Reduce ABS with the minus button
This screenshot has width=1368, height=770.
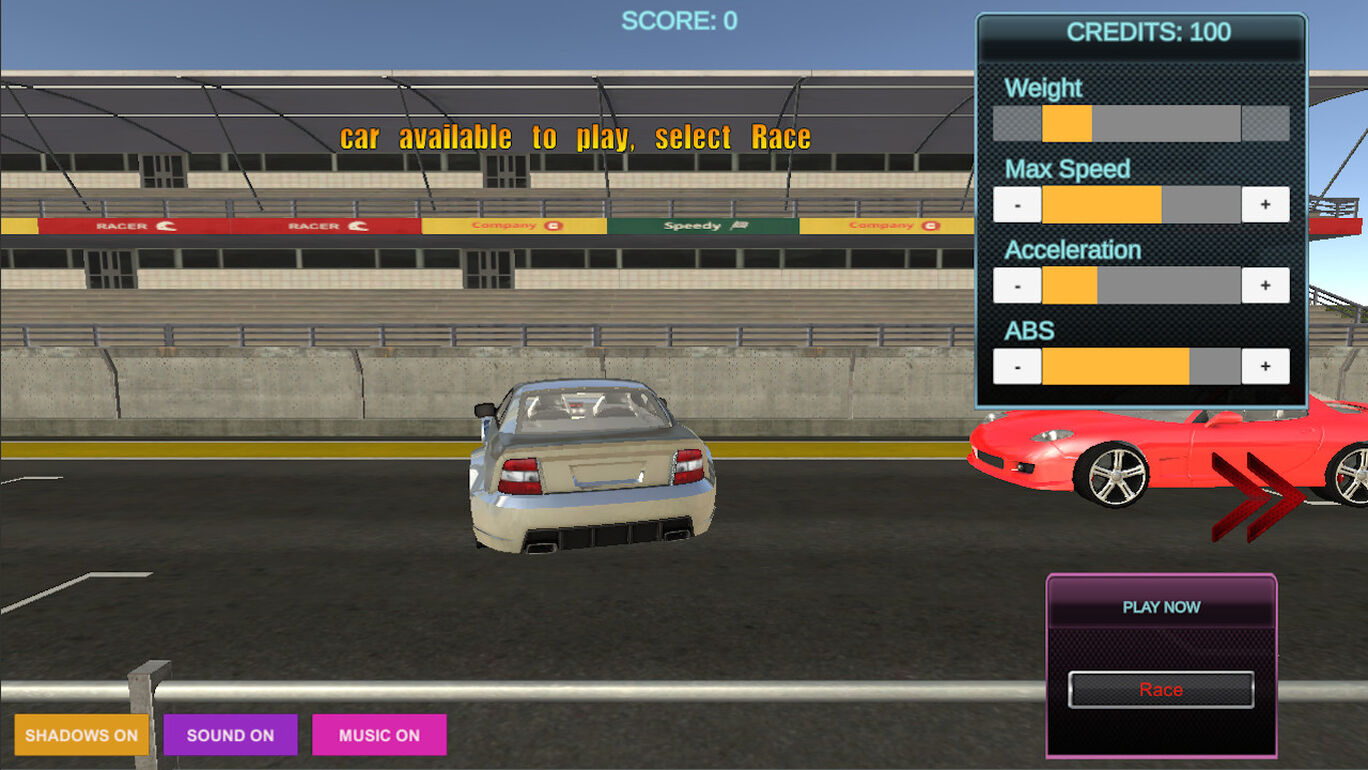(1017, 367)
